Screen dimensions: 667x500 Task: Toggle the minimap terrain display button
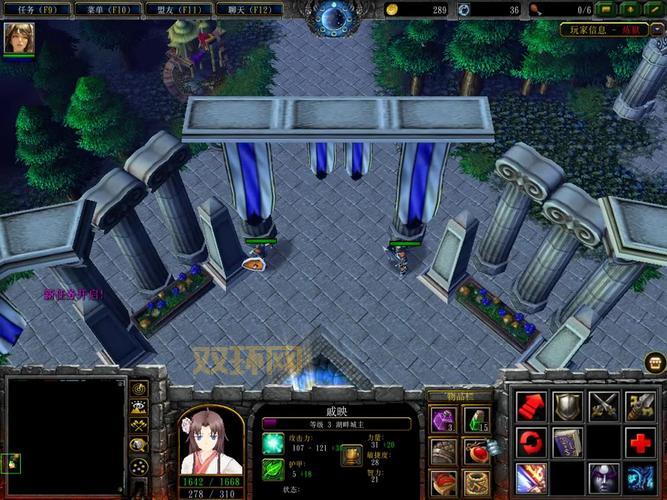[140, 407]
